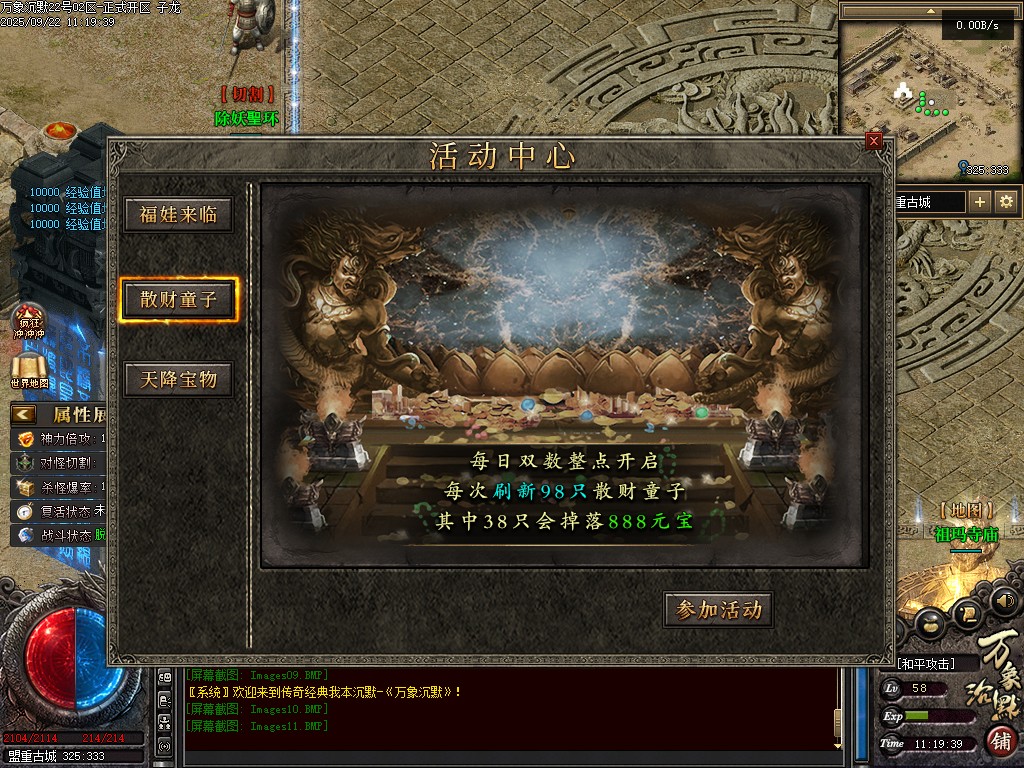
Task: Open the 天降宝物 activity tab
Action: click(178, 380)
